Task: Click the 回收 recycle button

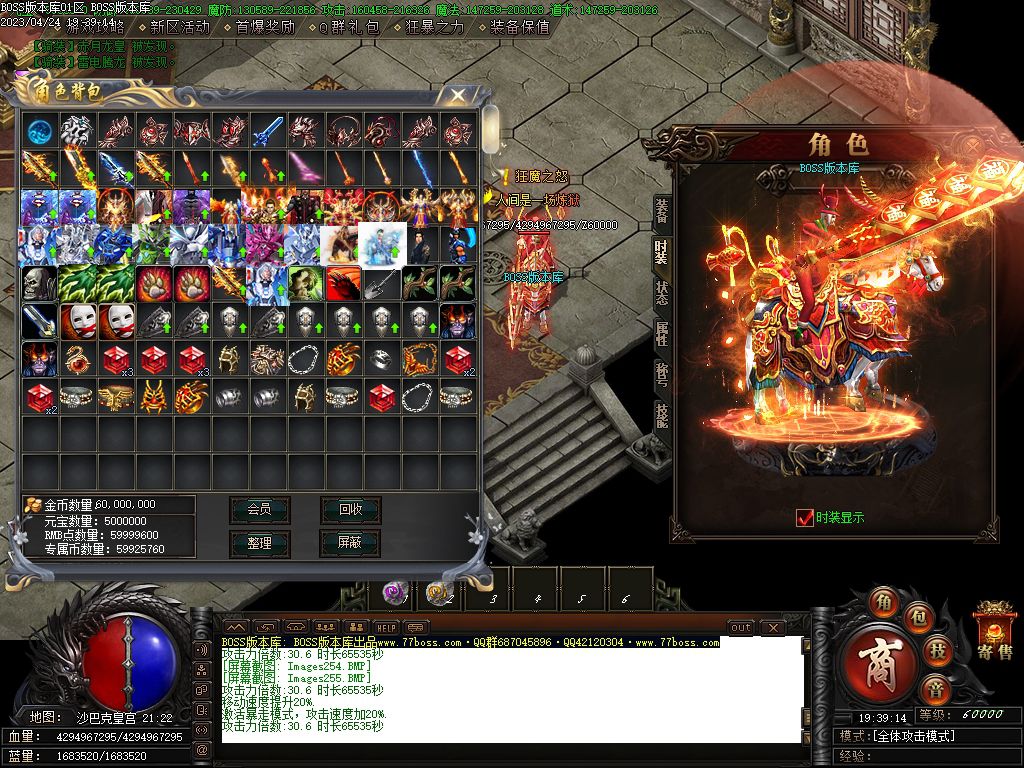Action: tap(350, 509)
